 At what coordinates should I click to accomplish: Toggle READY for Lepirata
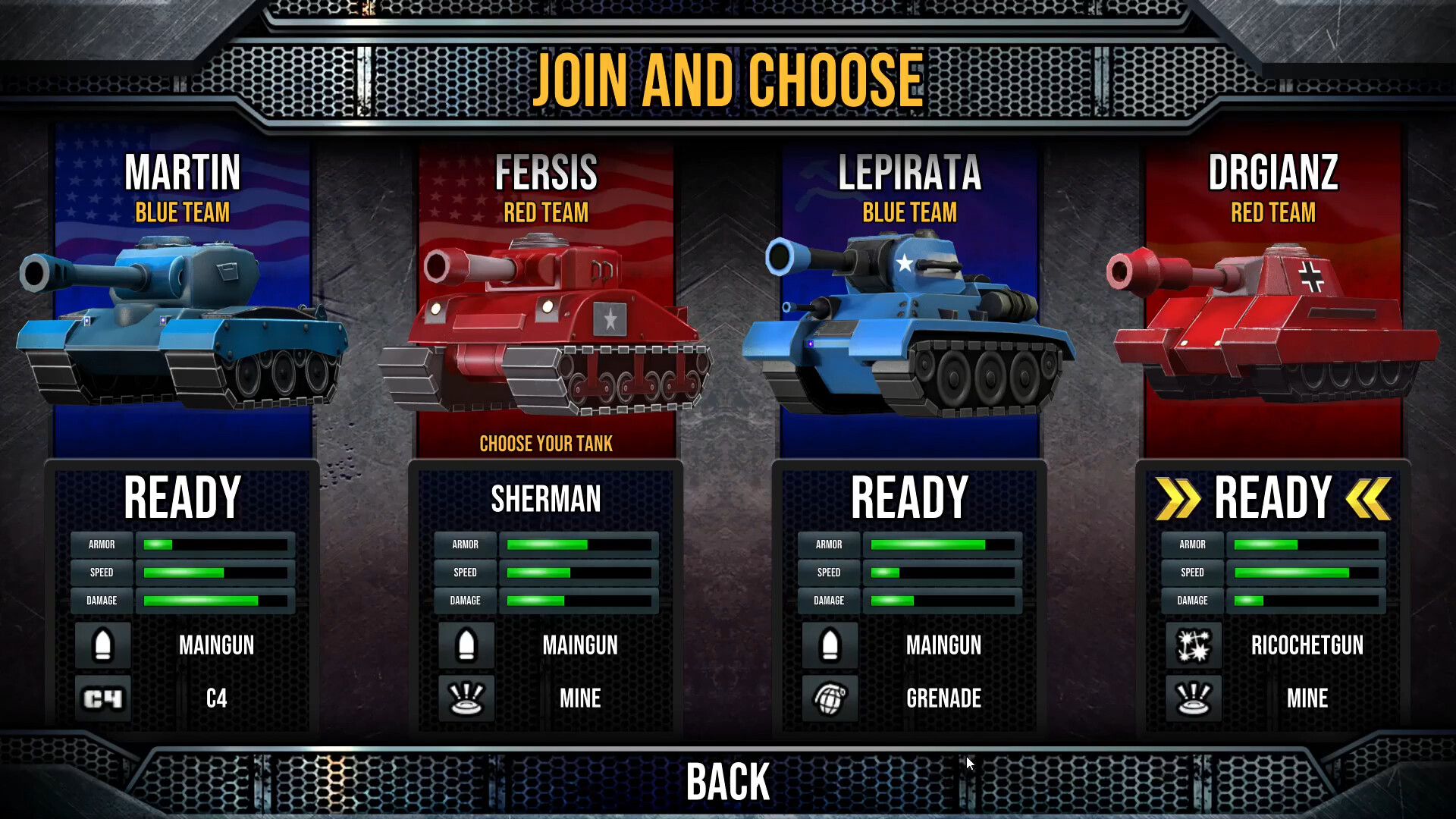pos(908,497)
